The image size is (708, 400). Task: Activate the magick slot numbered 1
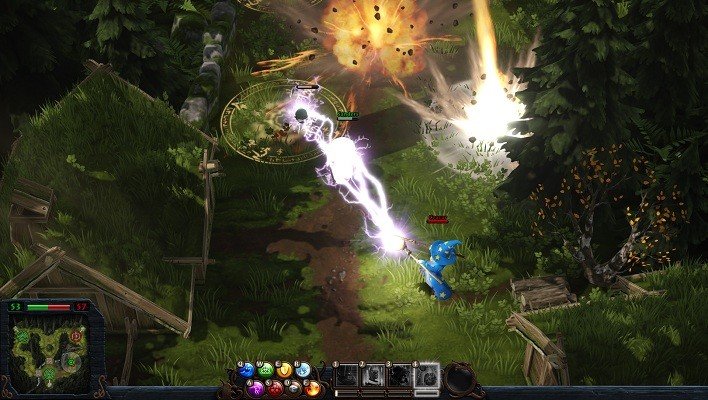(x=346, y=376)
